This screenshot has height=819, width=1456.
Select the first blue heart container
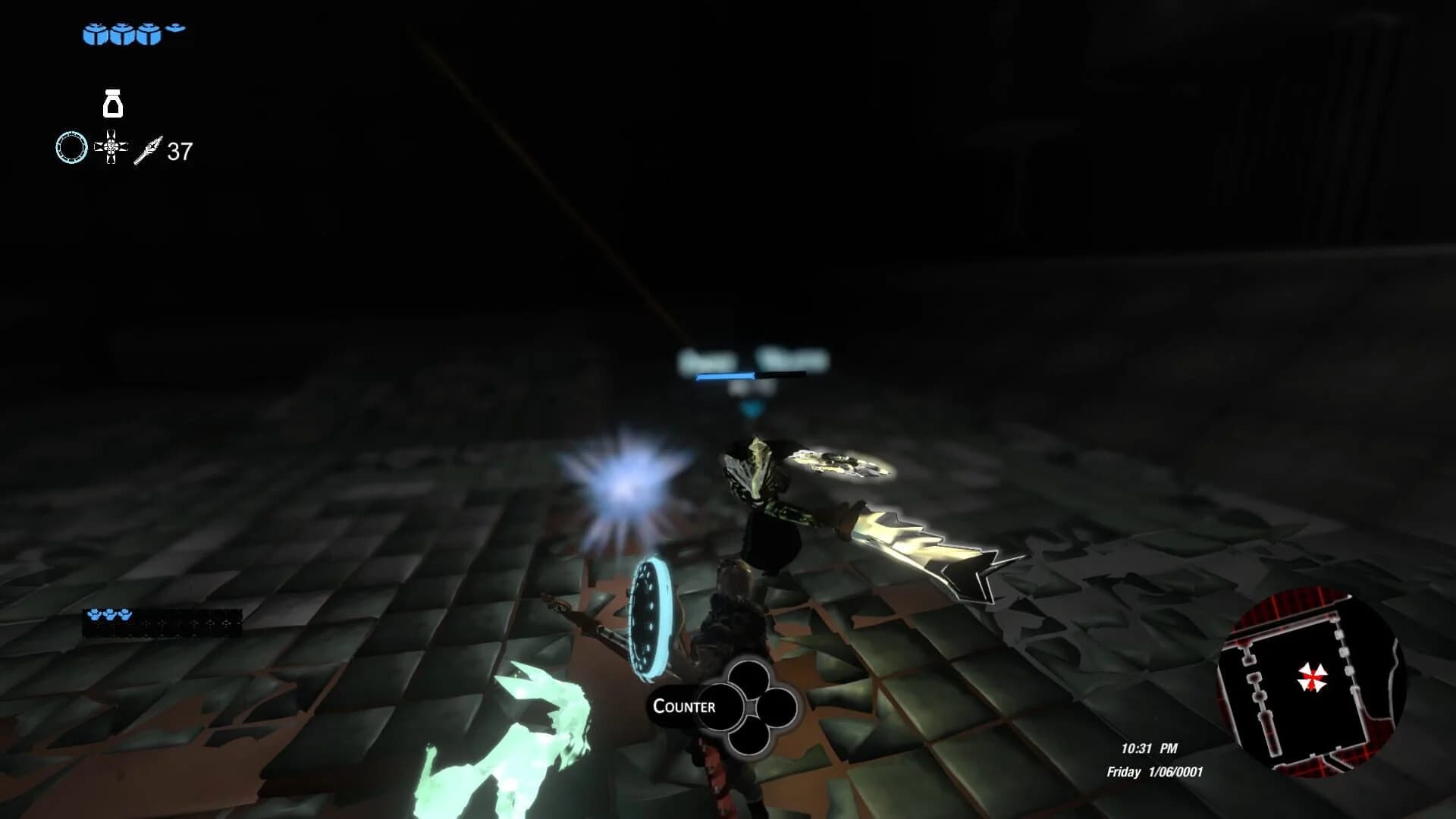click(94, 33)
